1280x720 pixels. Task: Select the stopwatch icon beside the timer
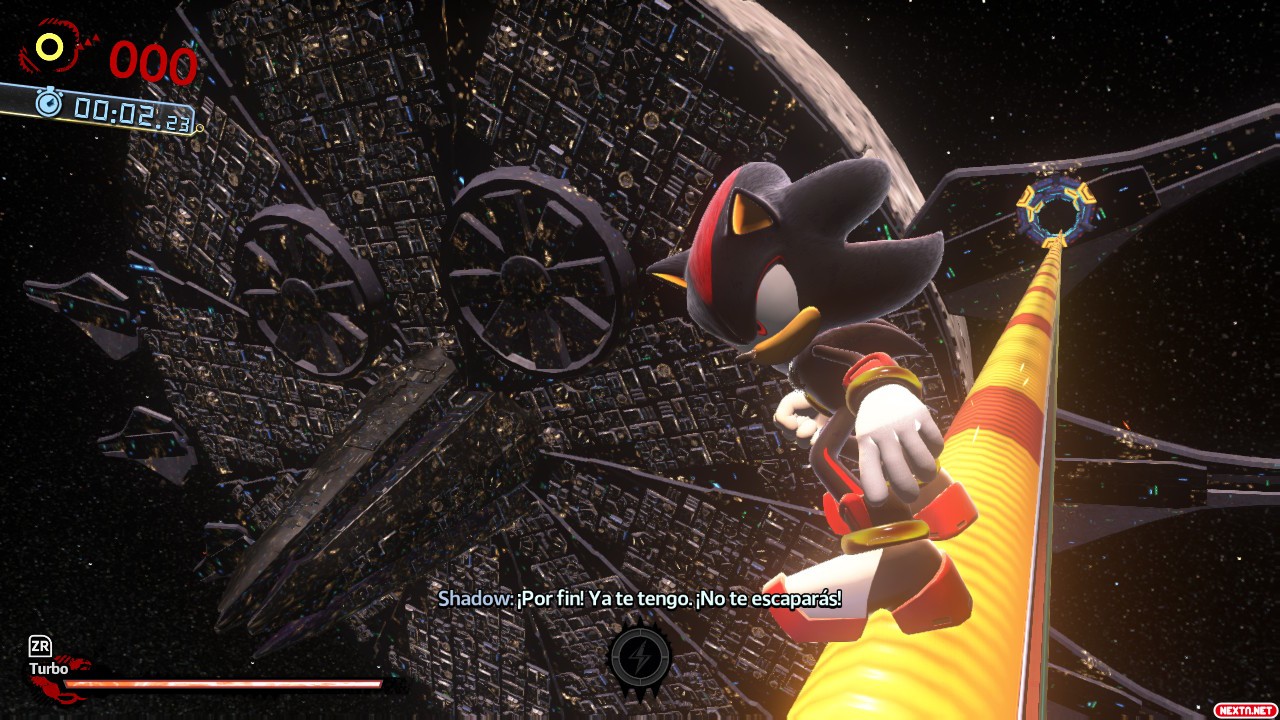pos(49,101)
